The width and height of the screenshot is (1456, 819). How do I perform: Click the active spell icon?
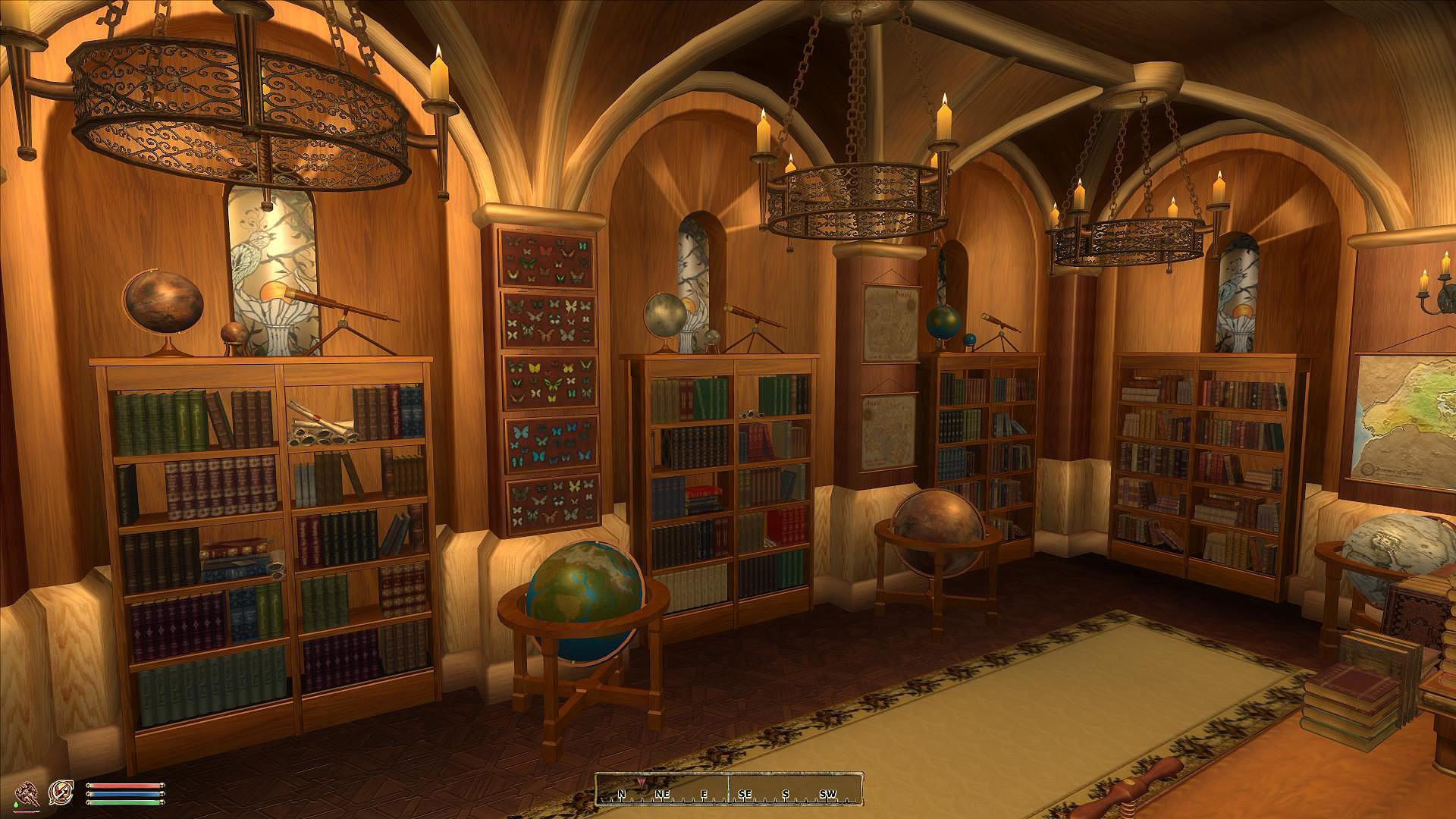point(61,792)
